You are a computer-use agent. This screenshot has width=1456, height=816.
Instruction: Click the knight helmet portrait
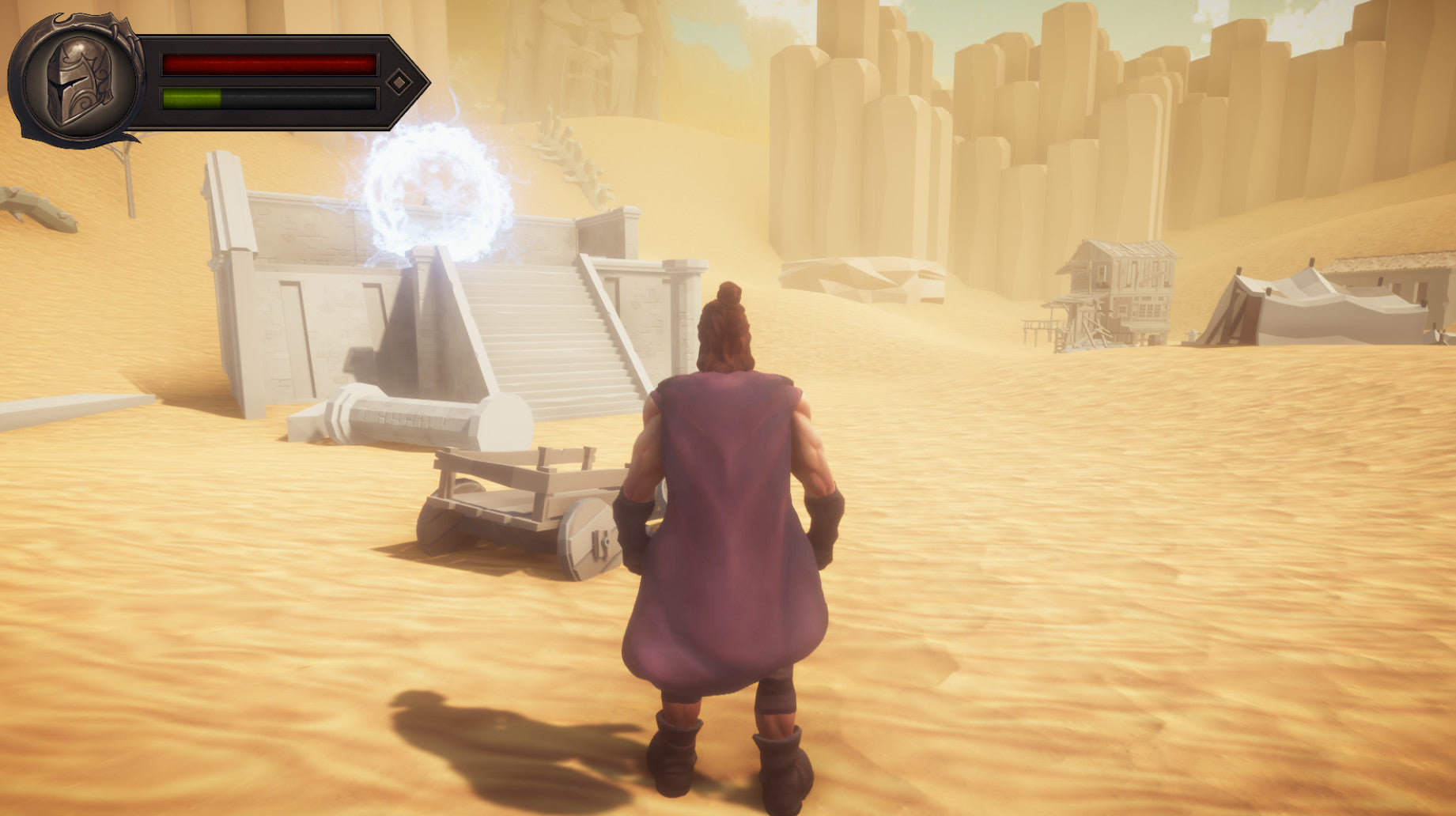[x=78, y=81]
